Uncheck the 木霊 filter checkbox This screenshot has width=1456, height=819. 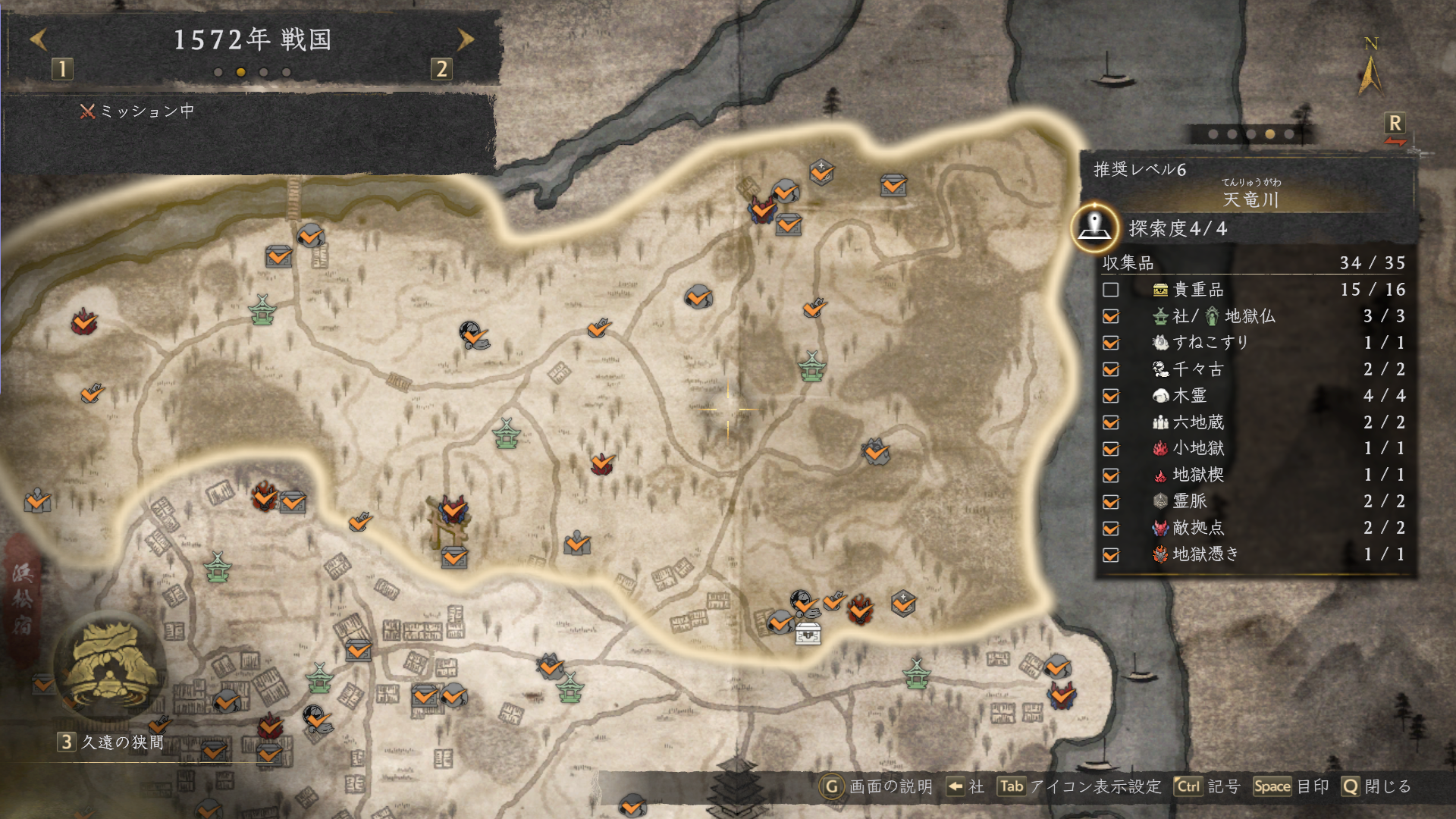(1111, 396)
